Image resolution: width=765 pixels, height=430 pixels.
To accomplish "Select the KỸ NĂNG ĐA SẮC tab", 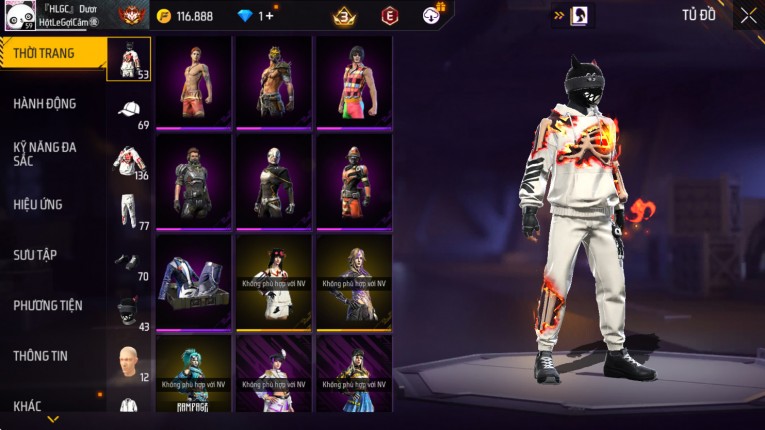I will coord(45,153).
